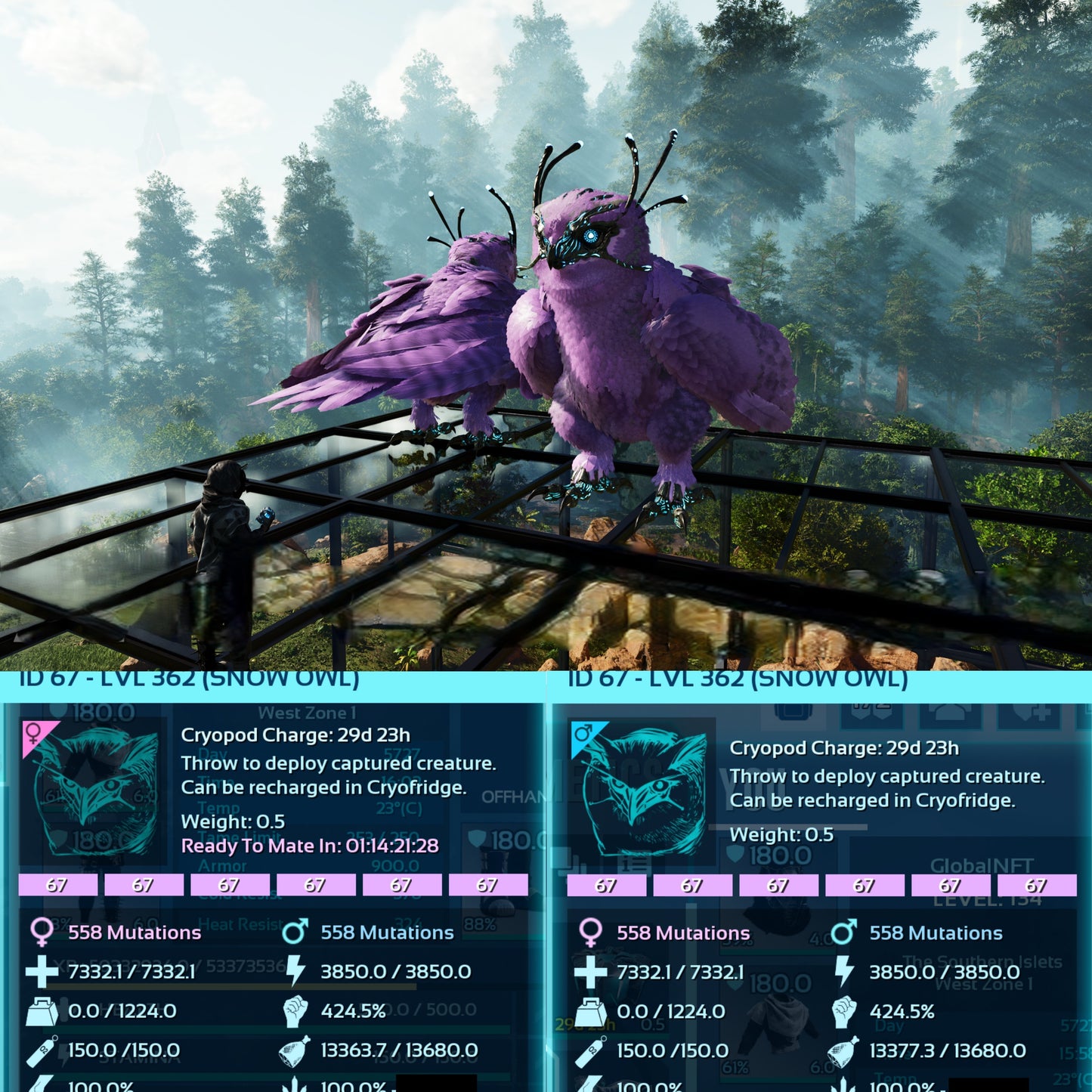This screenshot has height=1092, width=1092.
Task: Select the male Snow Owl cryopod icon
Action: 642,790
